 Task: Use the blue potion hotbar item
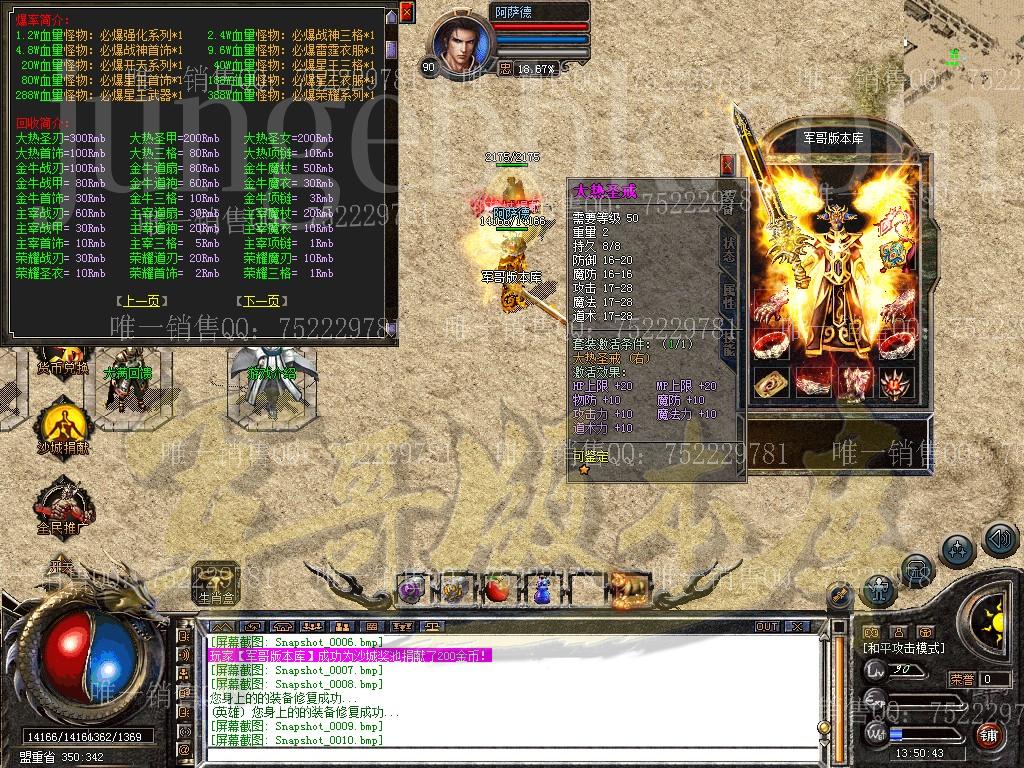pyautogui.click(x=541, y=590)
